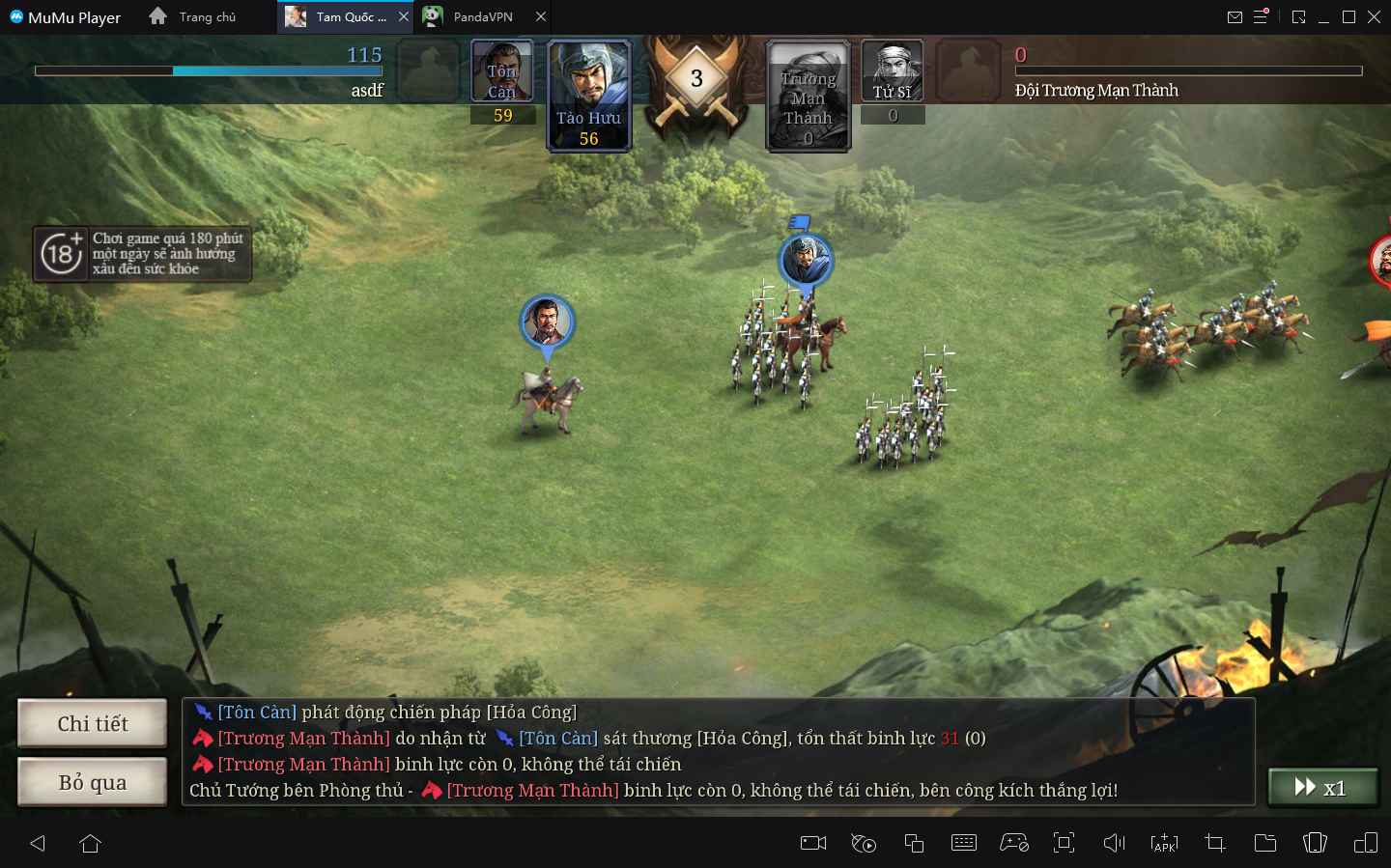Select the Tử Sĩ enemy portrait
This screenshot has width=1391, height=868.
click(893, 71)
